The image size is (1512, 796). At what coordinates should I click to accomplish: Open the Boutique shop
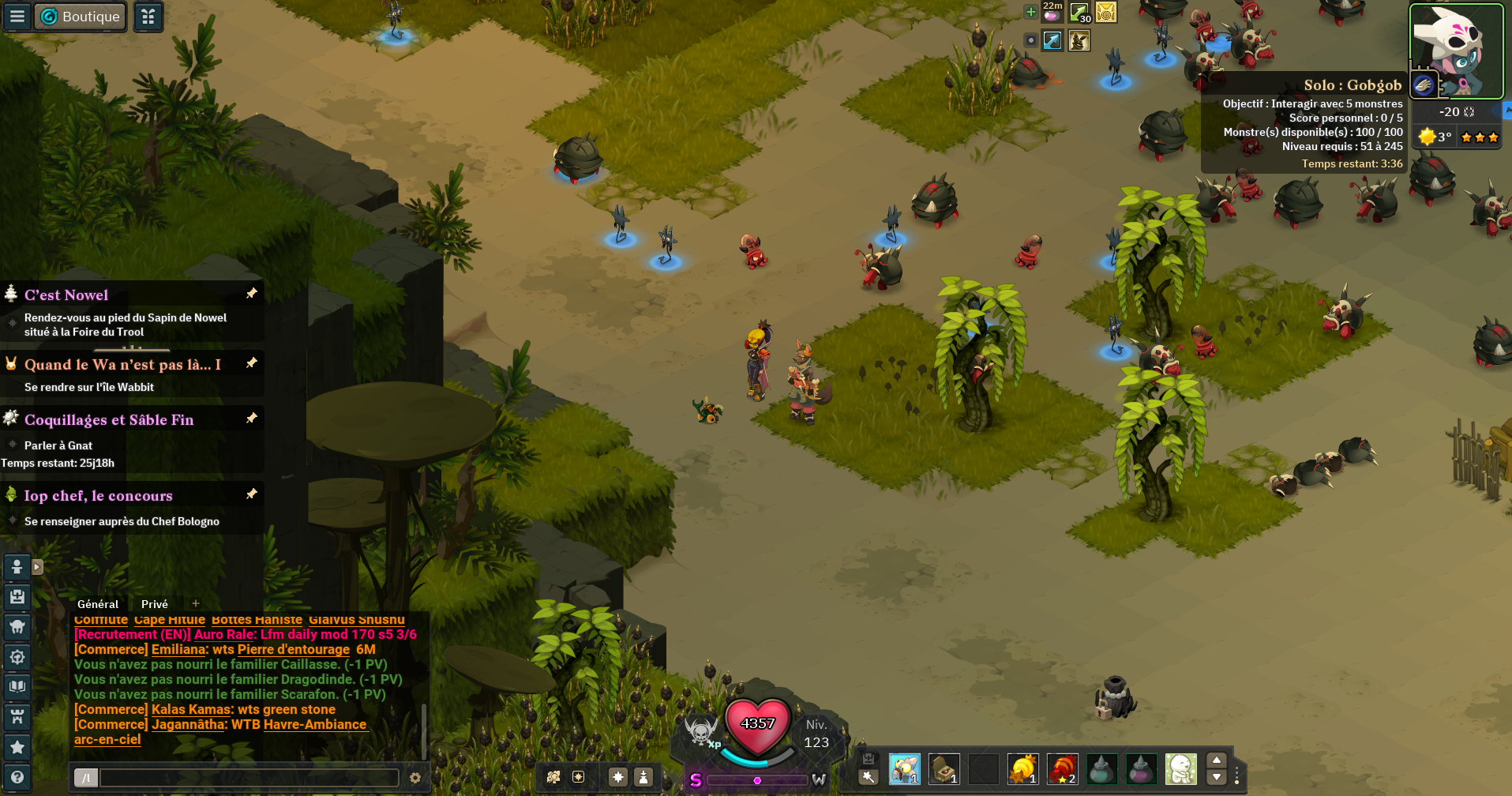[80, 17]
